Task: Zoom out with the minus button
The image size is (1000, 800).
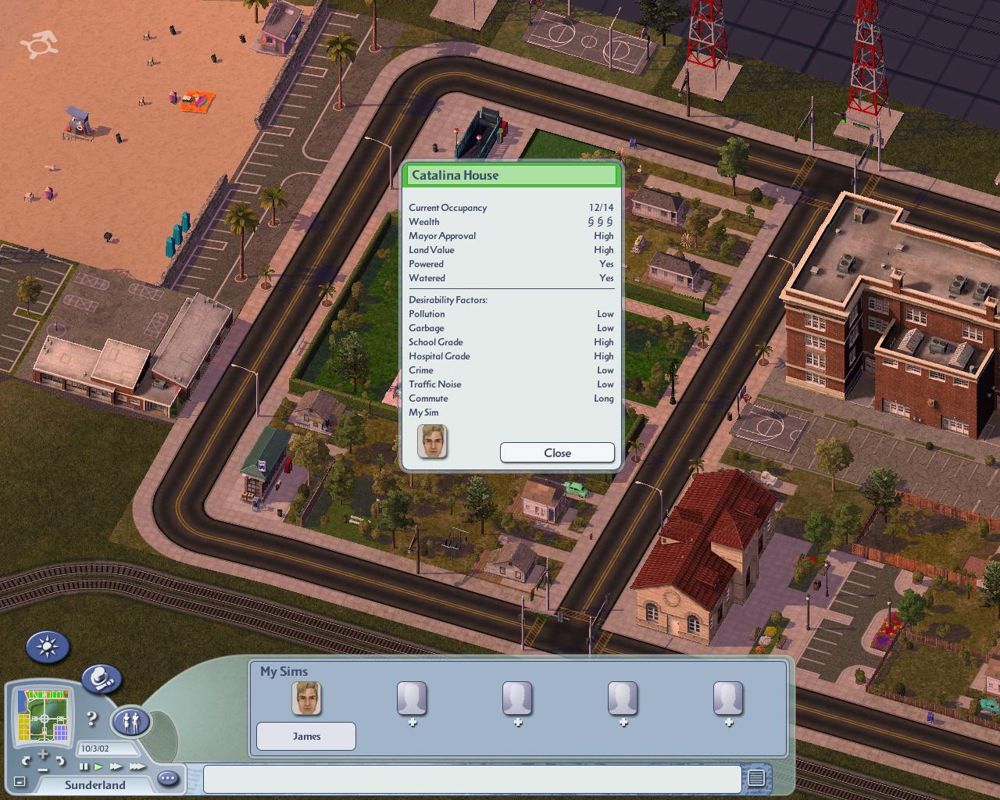Action: [44, 771]
